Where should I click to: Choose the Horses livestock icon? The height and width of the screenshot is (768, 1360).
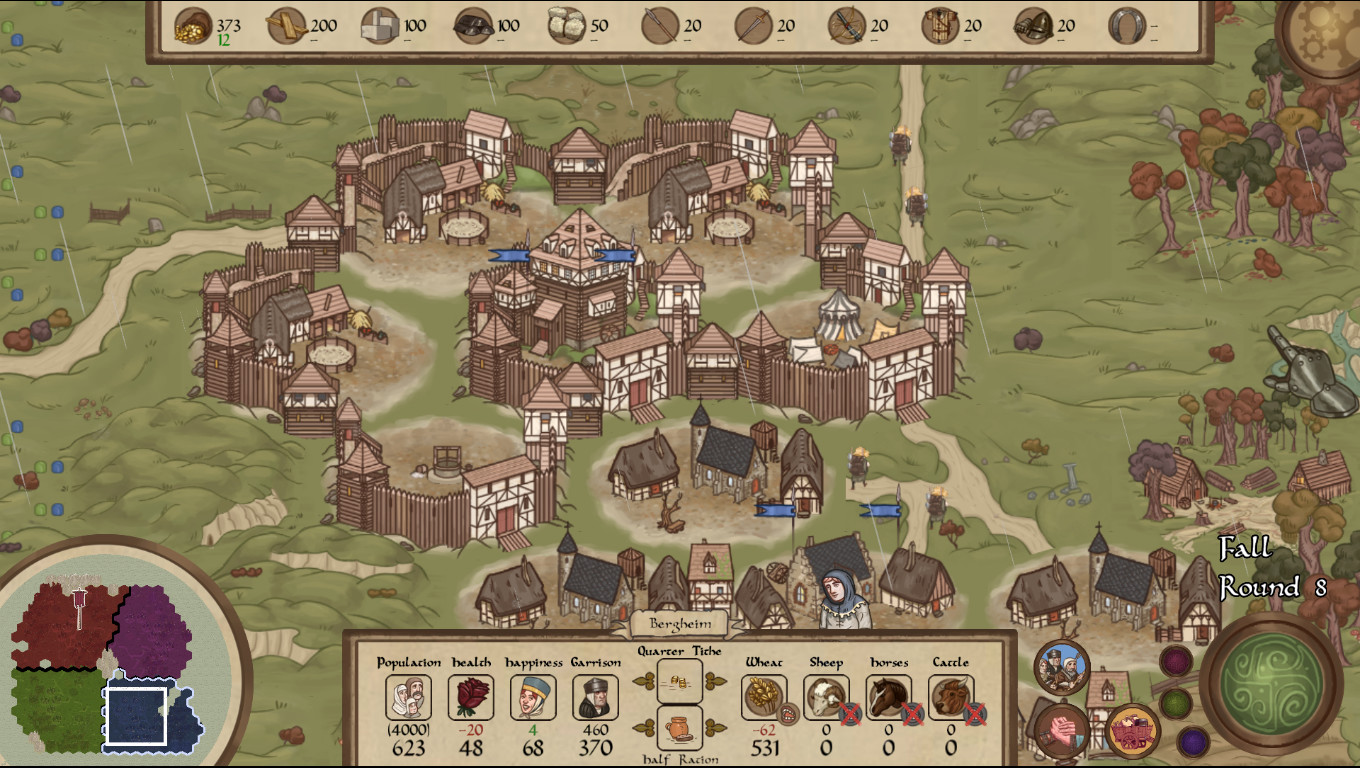888,697
